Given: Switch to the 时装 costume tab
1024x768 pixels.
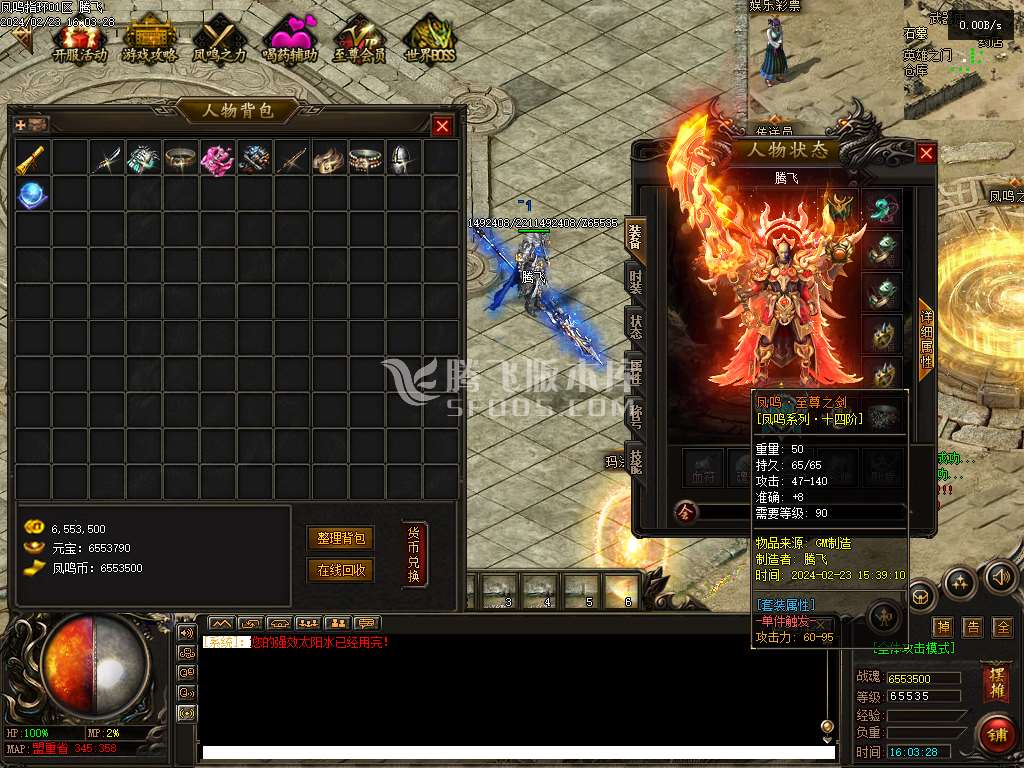Looking at the screenshot, I should [x=636, y=281].
